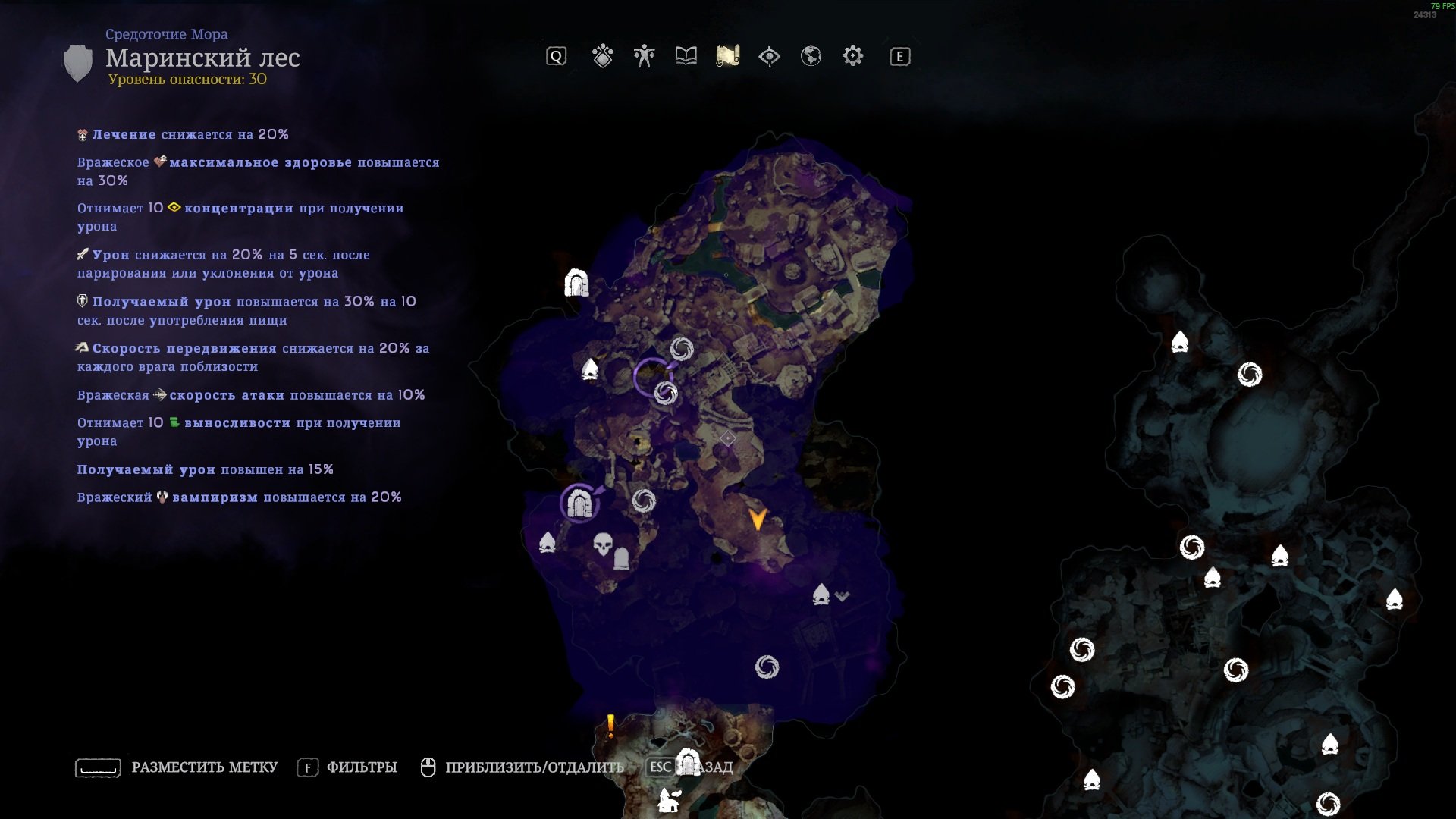Open the gear settings tab
This screenshot has width=1456, height=819.
coord(852,56)
